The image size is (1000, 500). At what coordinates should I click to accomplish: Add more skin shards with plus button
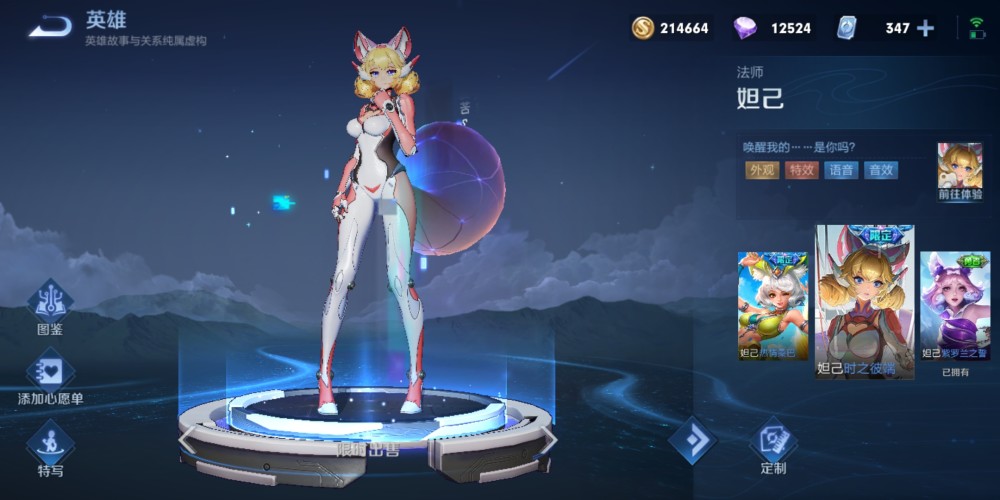coord(925,28)
